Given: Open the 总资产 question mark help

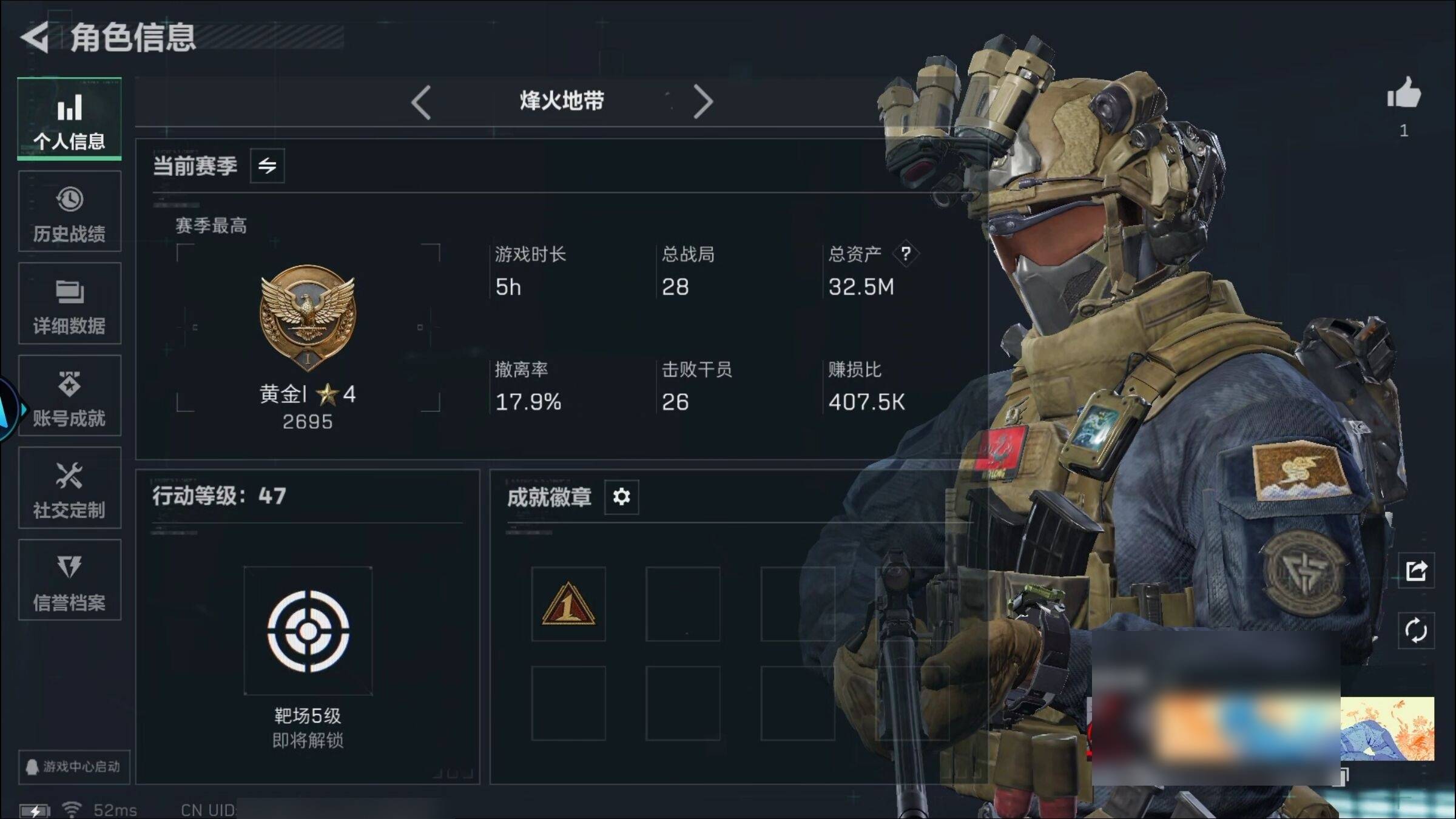Looking at the screenshot, I should click(905, 254).
